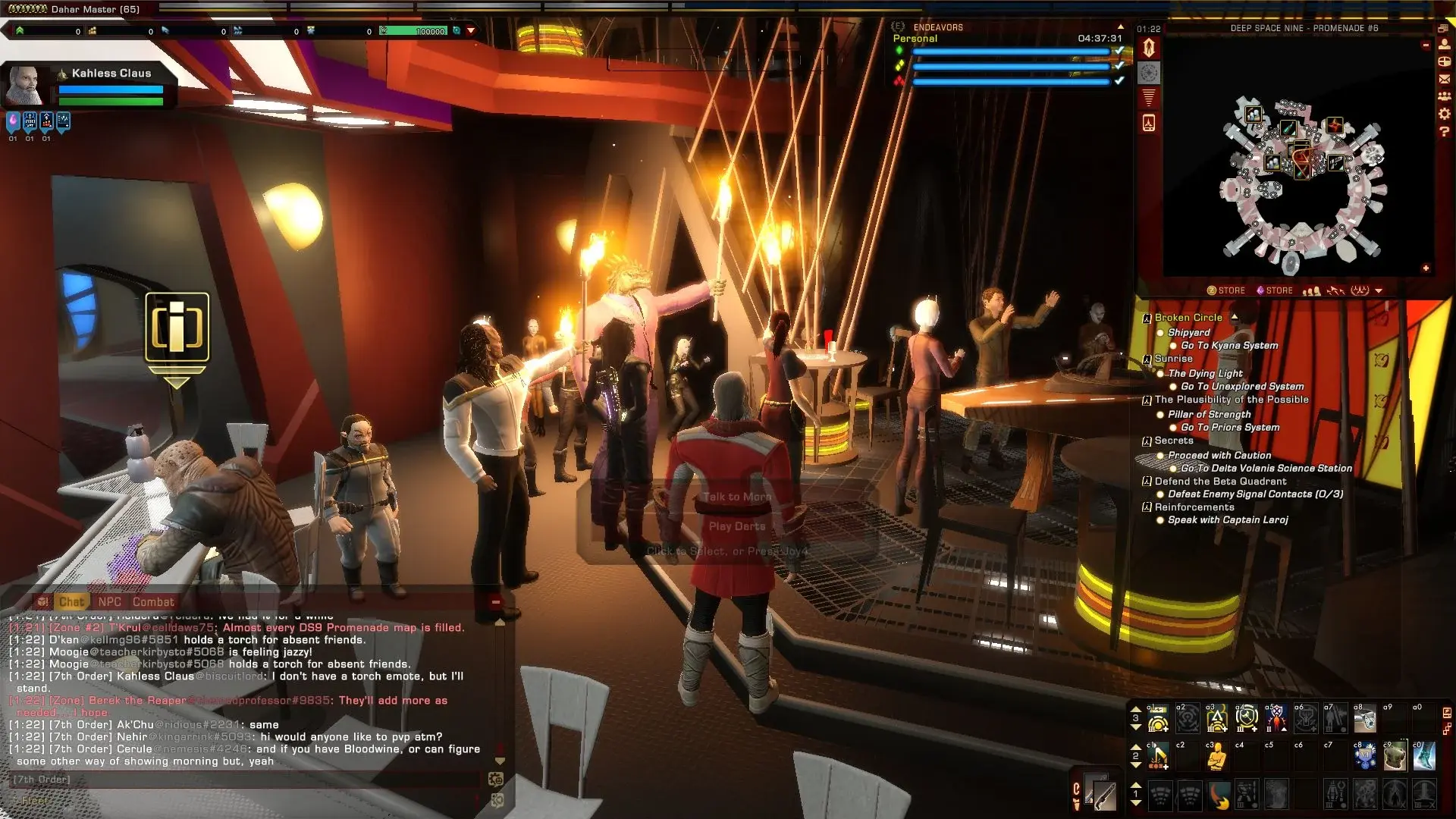This screenshot has width=1456, height=819.
Task: Click the Defend the Beta Quadrant mission
Action: coord(1220,482)
